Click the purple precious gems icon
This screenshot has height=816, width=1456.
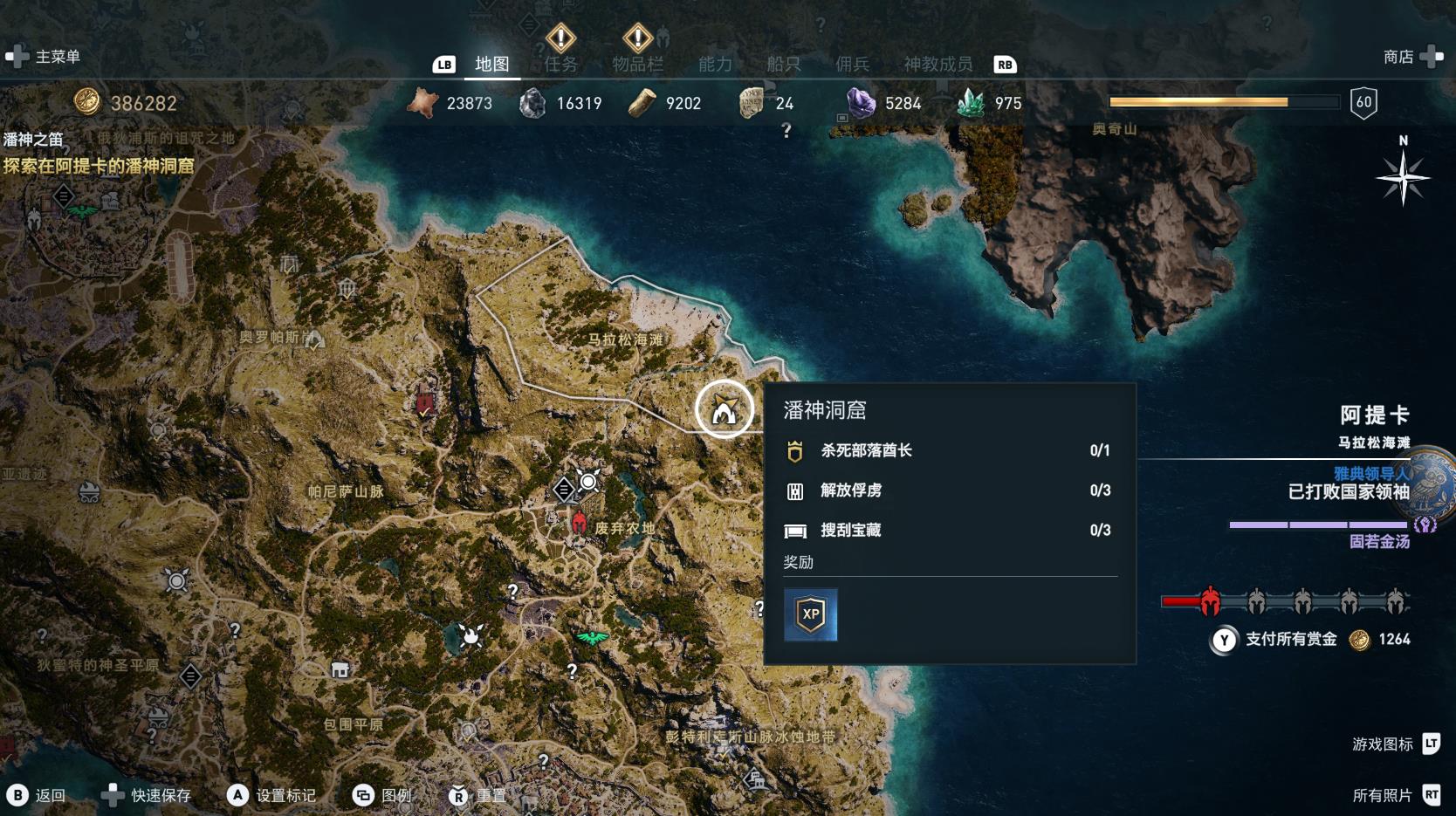859,102
